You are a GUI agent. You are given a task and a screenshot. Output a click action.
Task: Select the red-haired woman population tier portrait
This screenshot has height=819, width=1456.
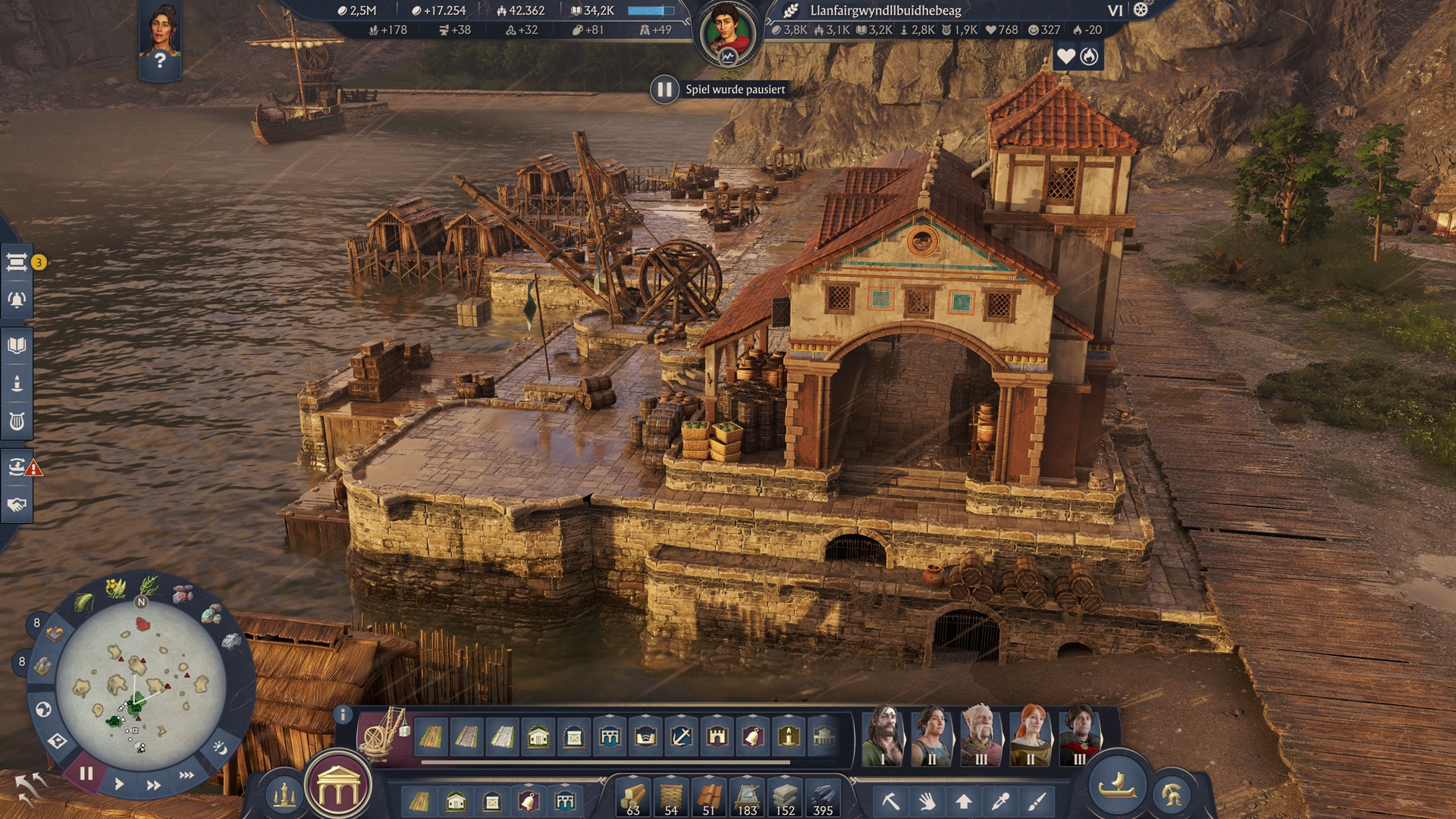pos(1030,735)
